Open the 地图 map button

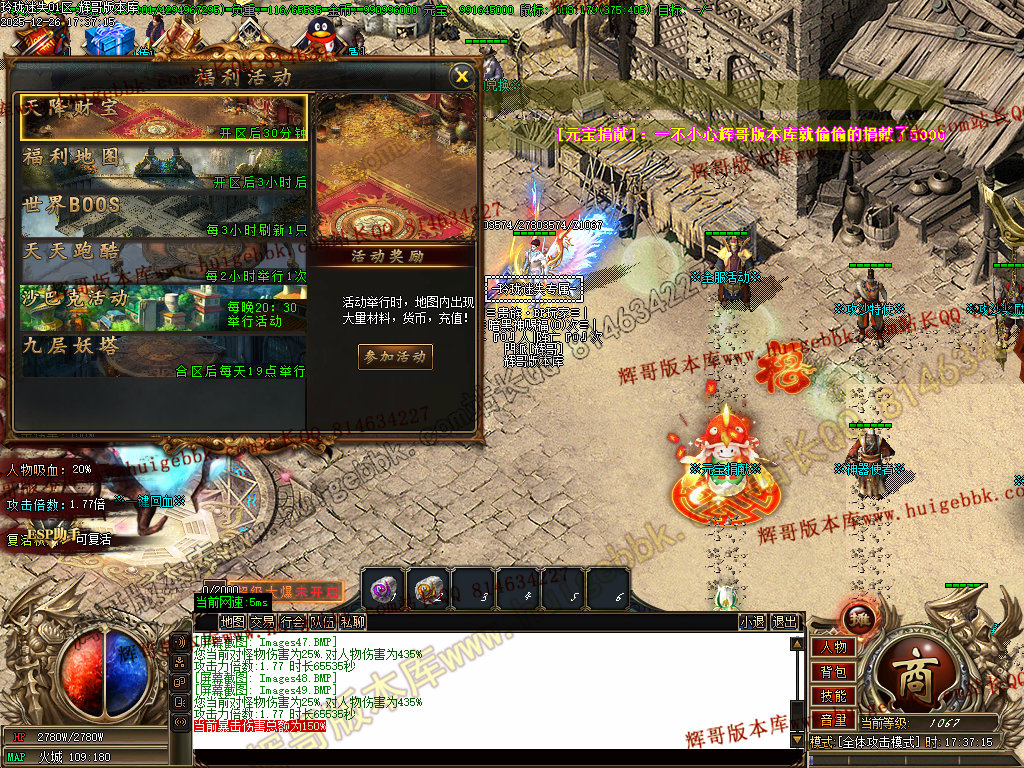click(233, 622)
